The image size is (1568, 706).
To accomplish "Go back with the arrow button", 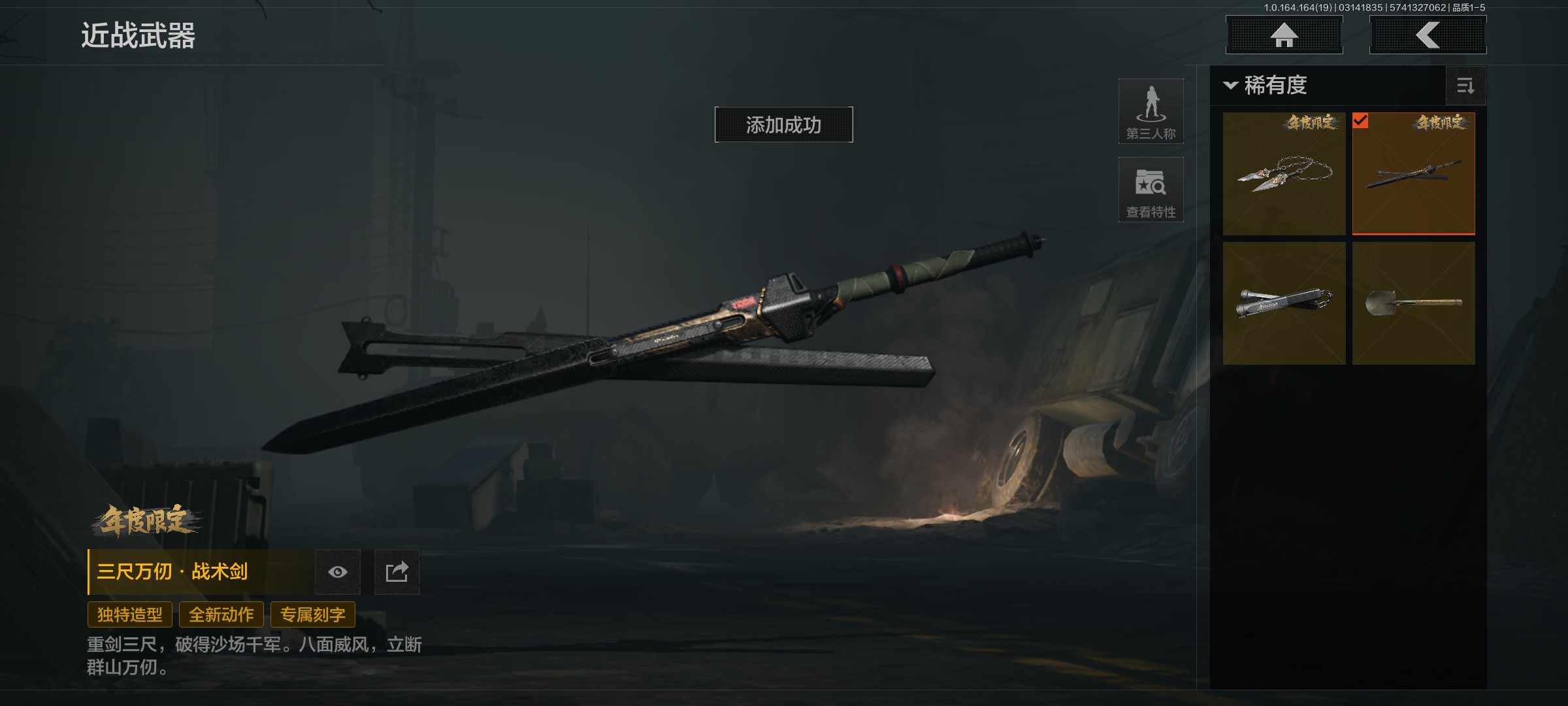I will point(1428,35).
